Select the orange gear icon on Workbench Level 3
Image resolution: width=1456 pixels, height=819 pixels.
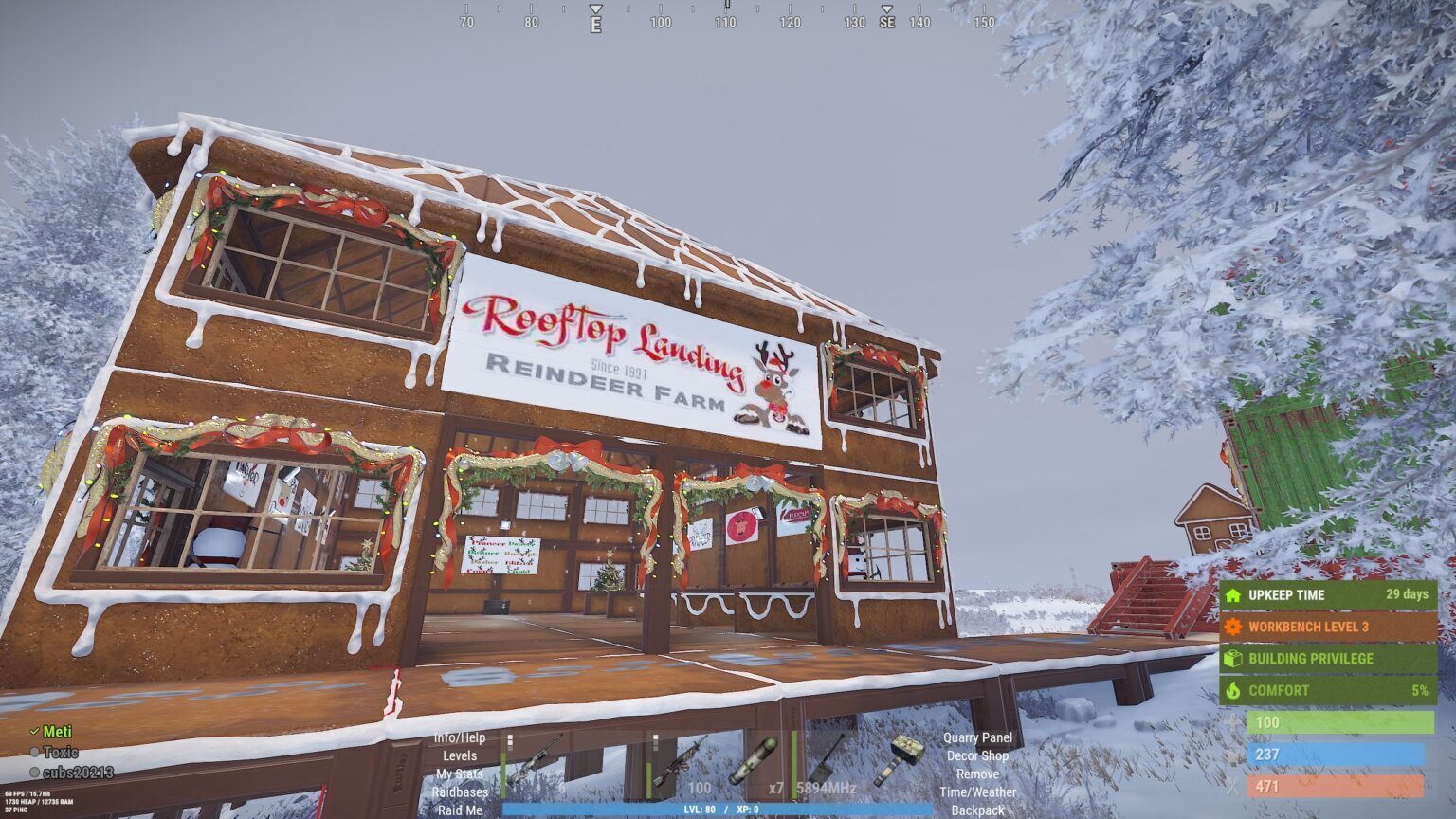[x=1232, y=628]
